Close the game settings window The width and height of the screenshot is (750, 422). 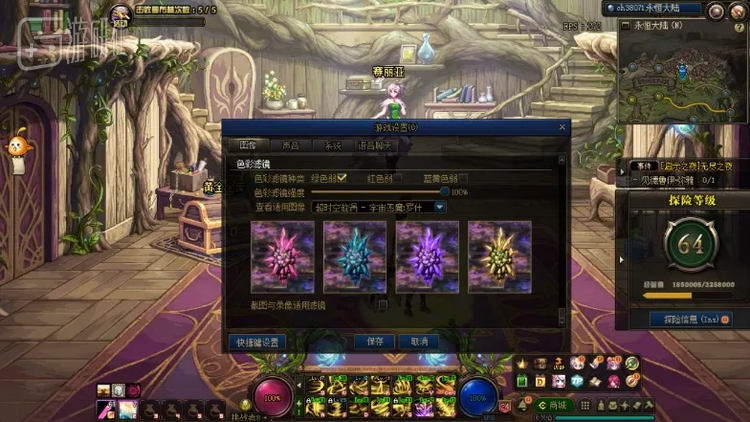[x=562, y=128]
